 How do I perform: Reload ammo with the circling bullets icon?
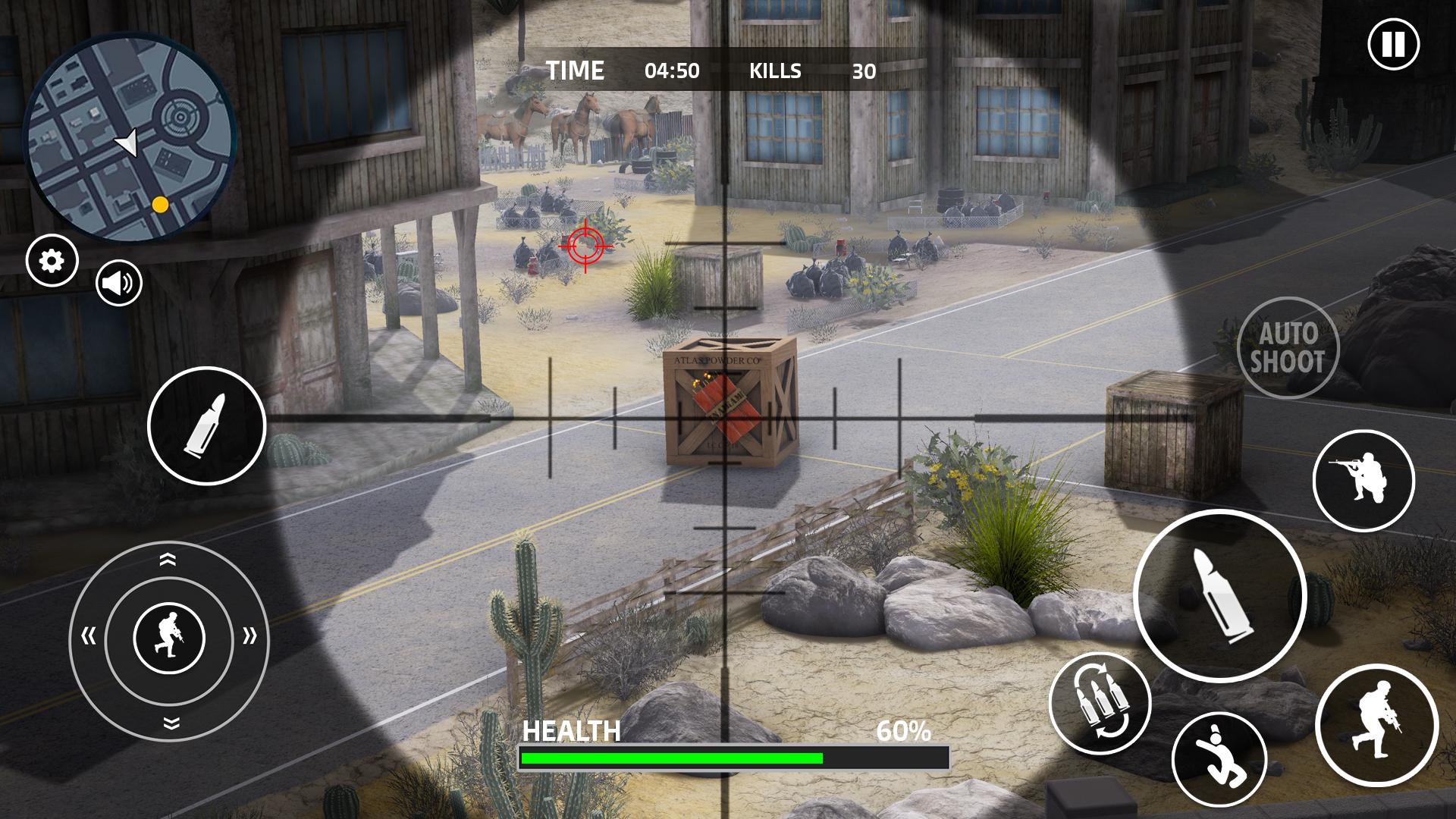1100,703
